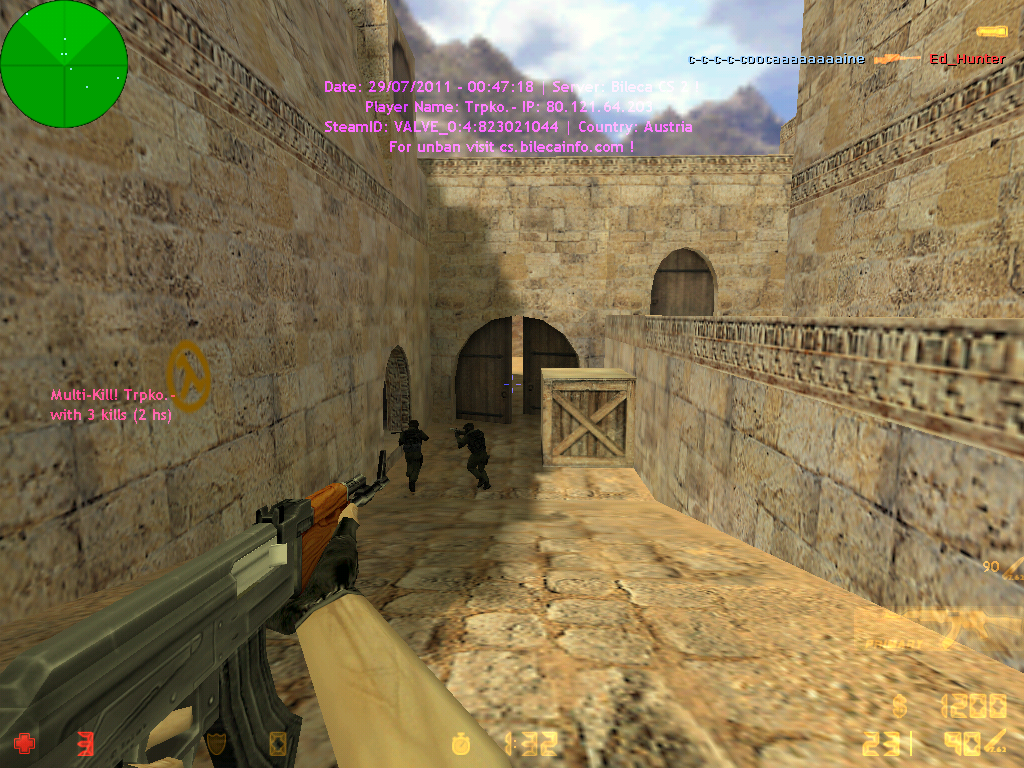Click the Ed_Hunter name in kill feed

[967, 59]
